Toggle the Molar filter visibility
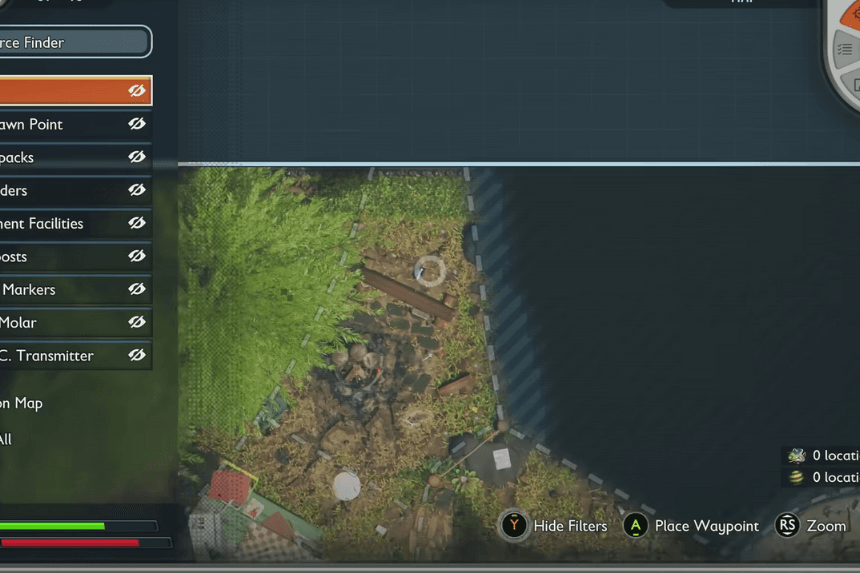The height and width of the screenshot is (573, 860). tap(137, 322)
